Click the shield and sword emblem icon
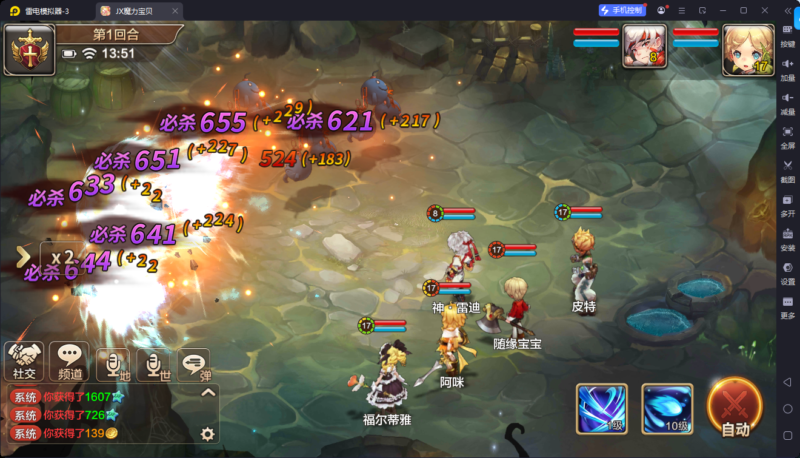This screenshot has height=458, width=800. pos(29,50)
